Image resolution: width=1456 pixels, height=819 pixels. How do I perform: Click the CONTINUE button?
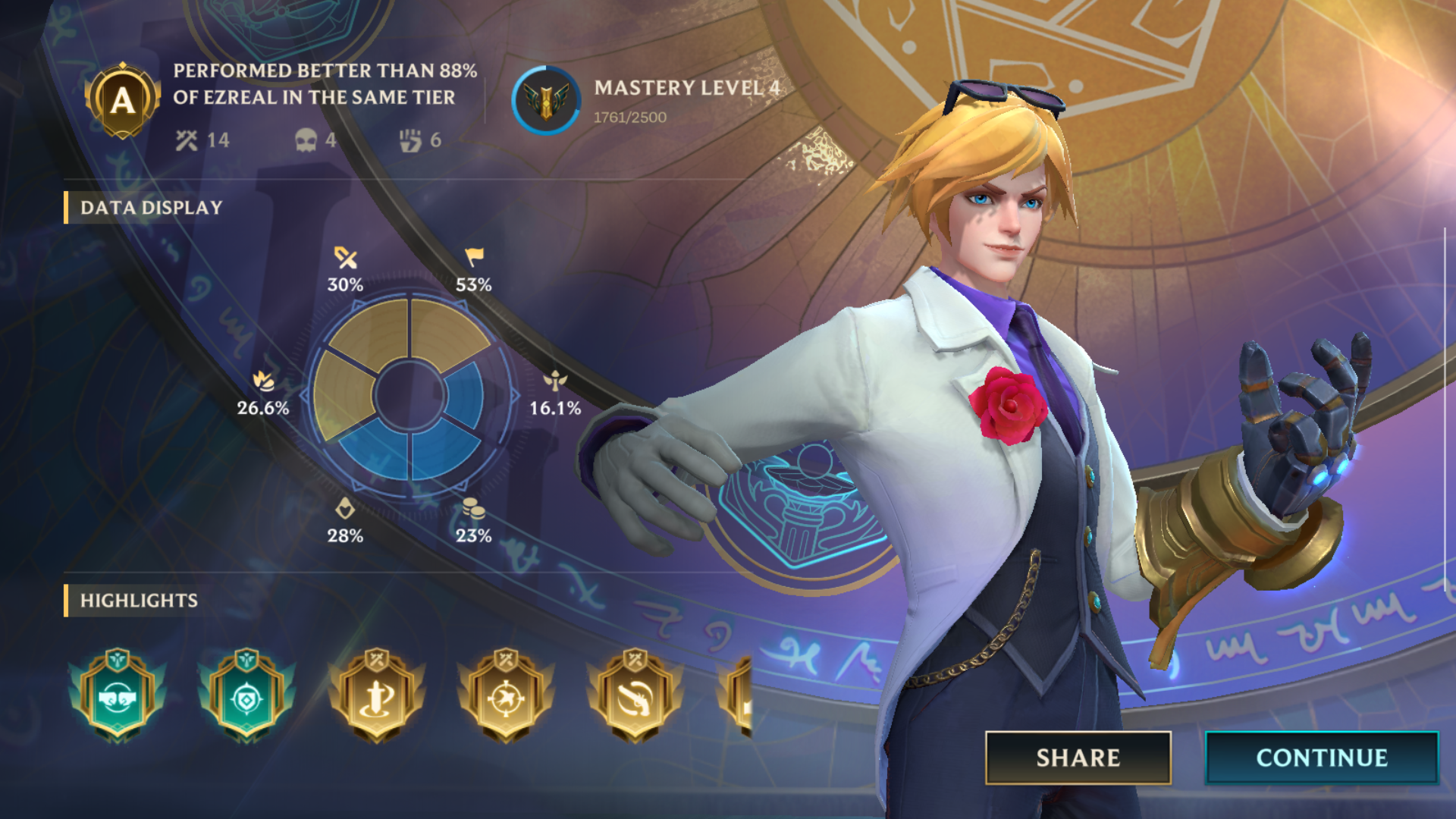[x=1321, y=758]
